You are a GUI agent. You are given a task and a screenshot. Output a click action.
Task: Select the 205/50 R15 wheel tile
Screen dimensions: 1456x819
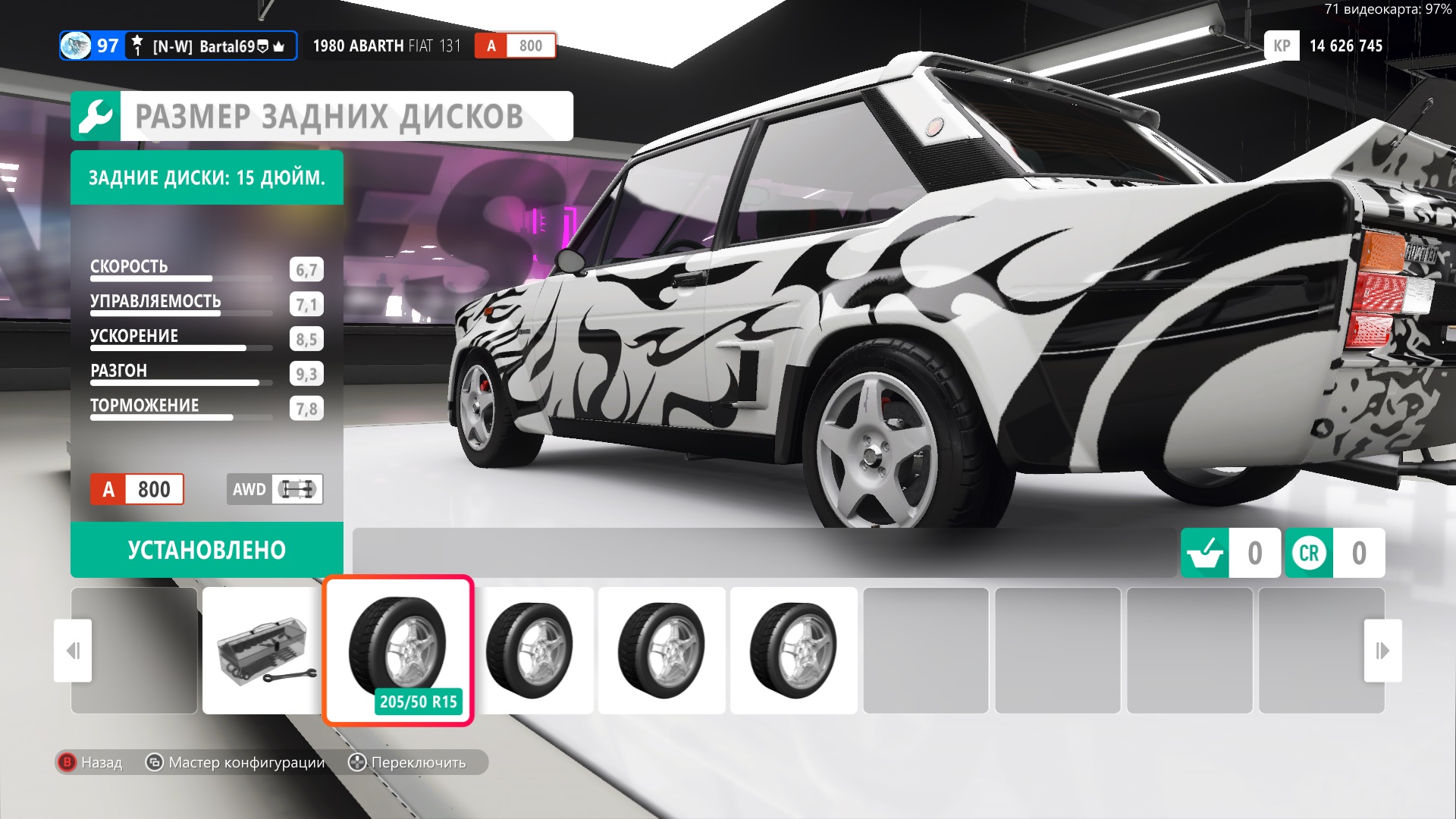tap(398, 650)
